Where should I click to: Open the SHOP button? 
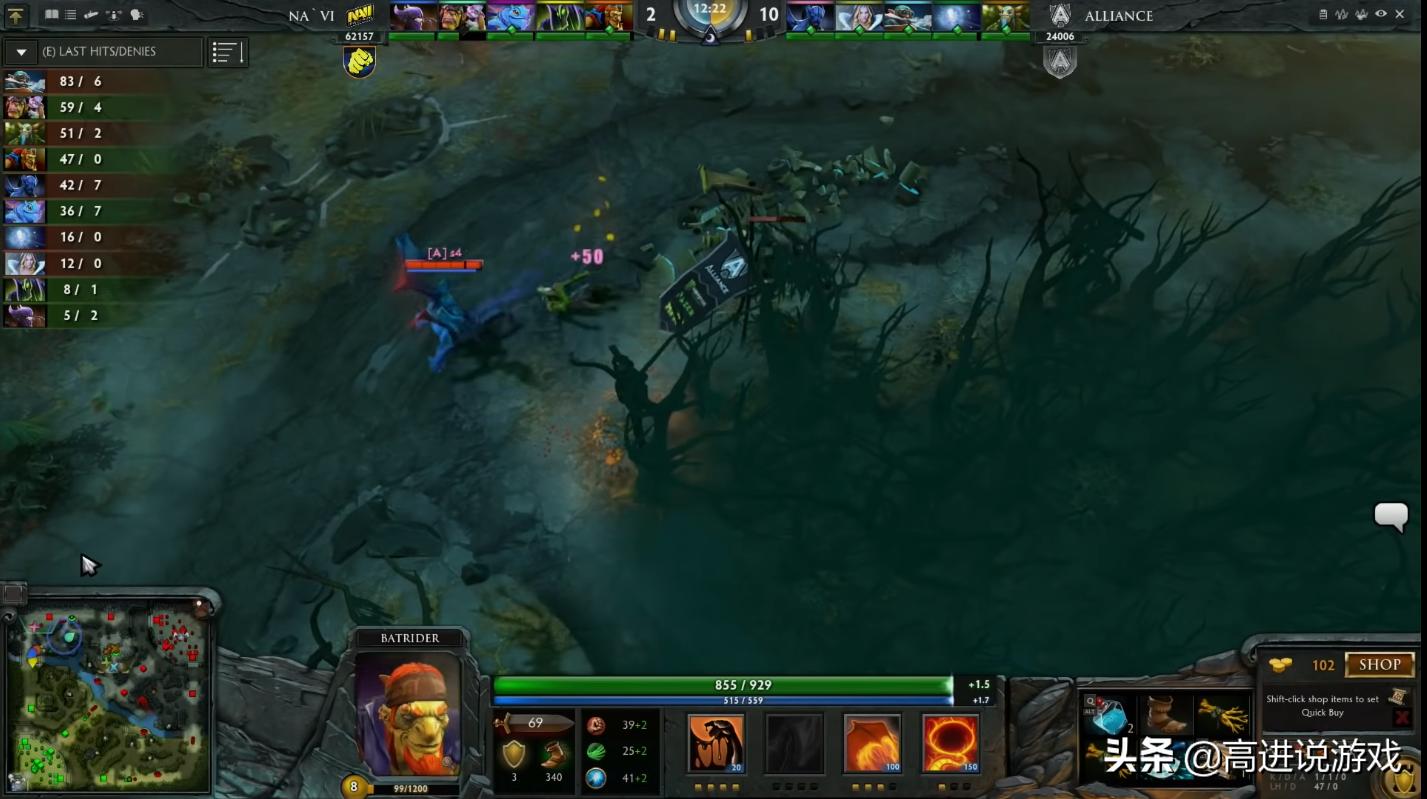(x=1380, y=665)
